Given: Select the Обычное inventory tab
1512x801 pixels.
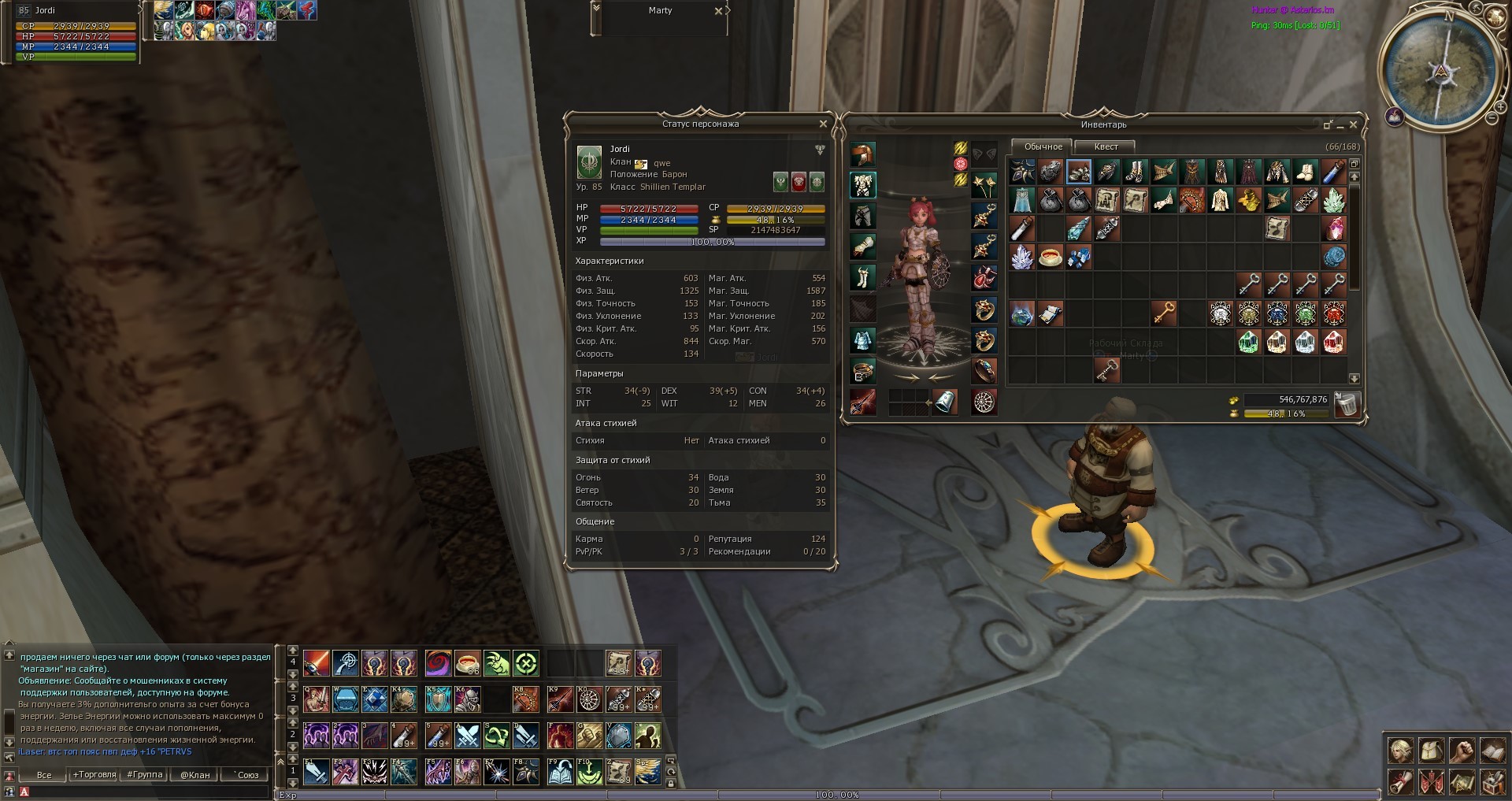Looking at the screenshot, I should pos(1043,147).
